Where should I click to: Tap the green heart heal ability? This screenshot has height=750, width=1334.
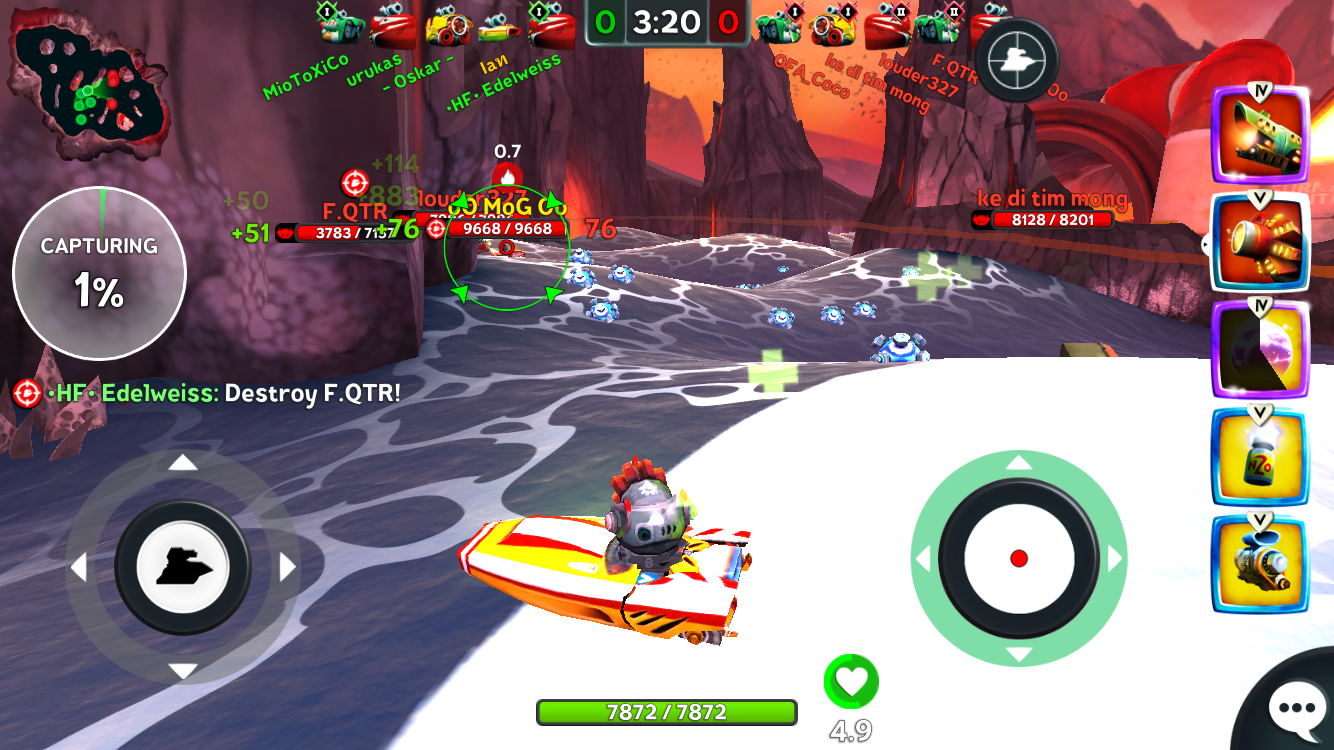pyautogui.click(x=851, y=683)
